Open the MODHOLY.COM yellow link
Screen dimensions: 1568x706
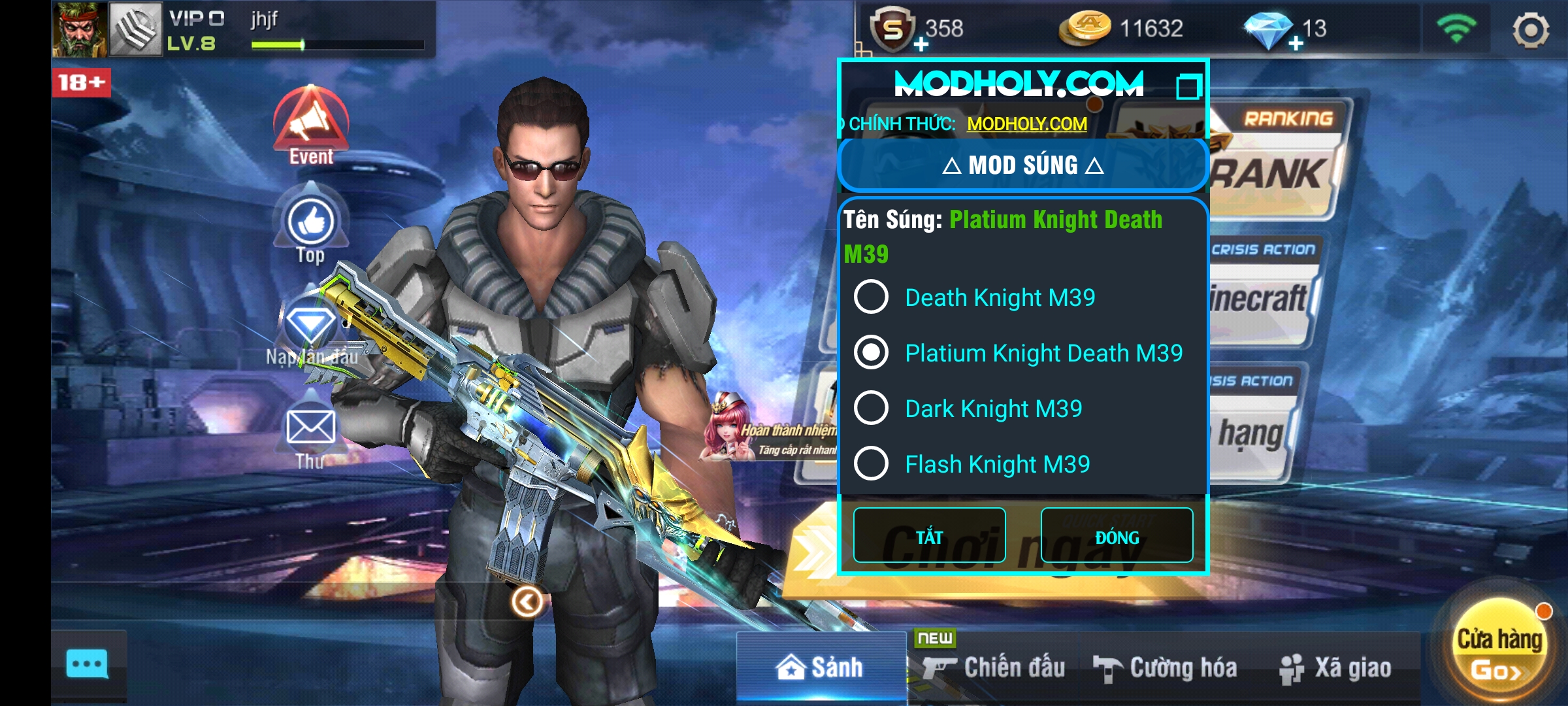pos(1026,124)
